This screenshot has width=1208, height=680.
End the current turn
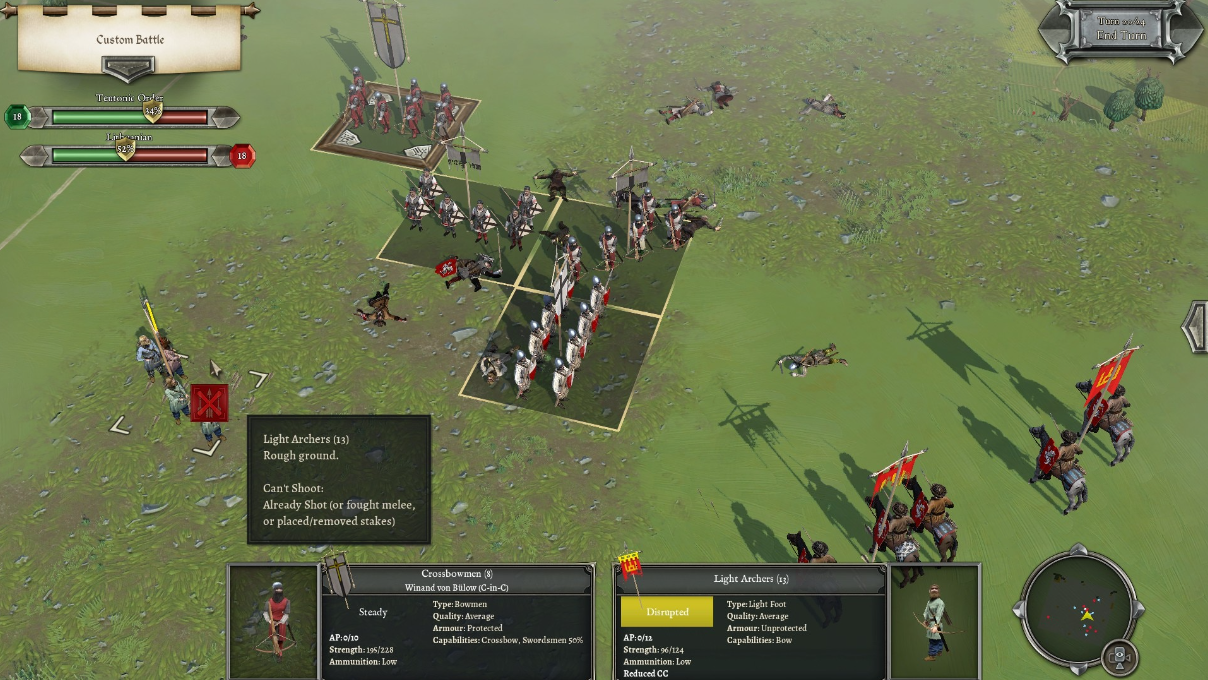(x=1120, y=35)
